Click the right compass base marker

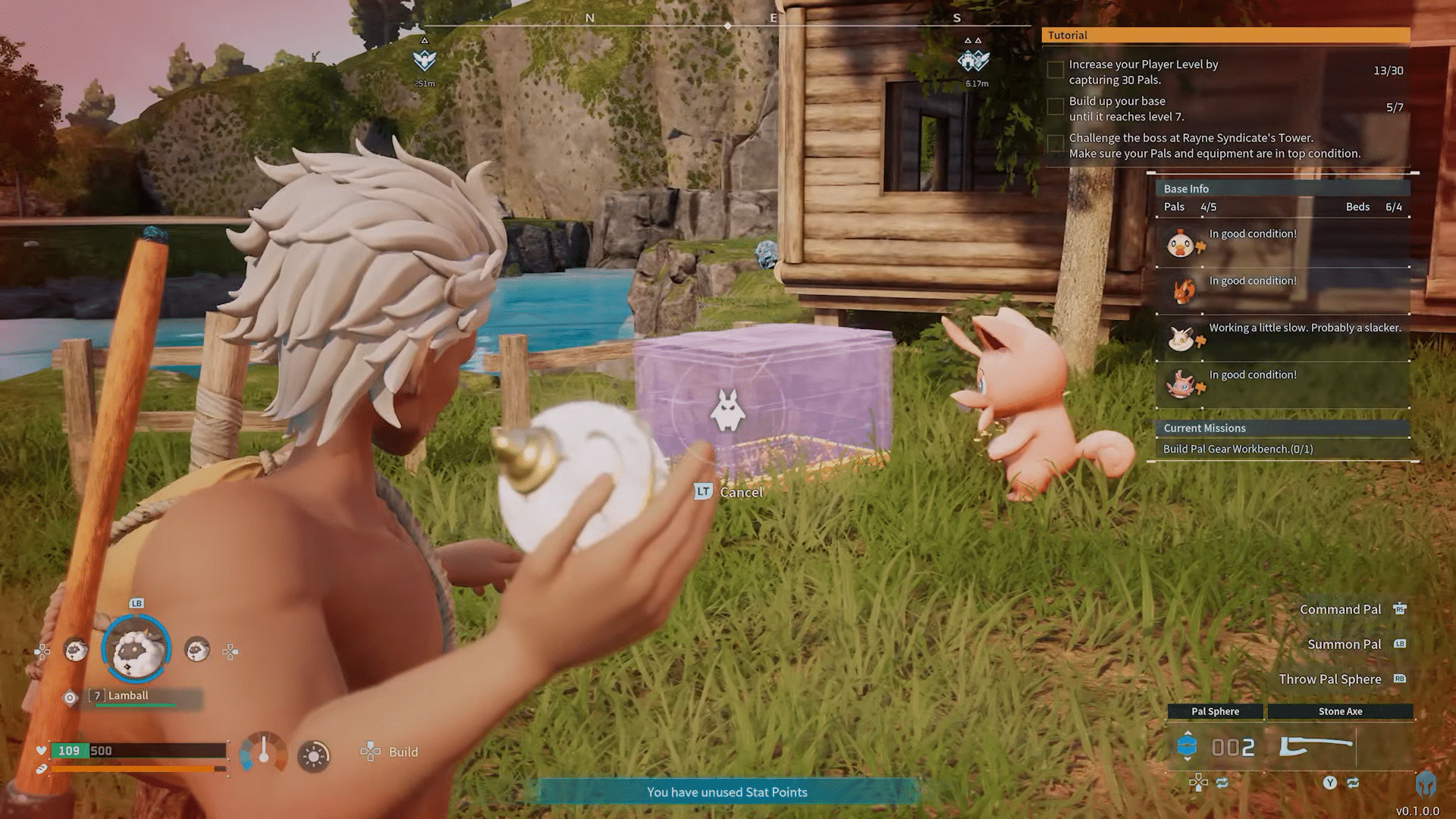point(974,60)
